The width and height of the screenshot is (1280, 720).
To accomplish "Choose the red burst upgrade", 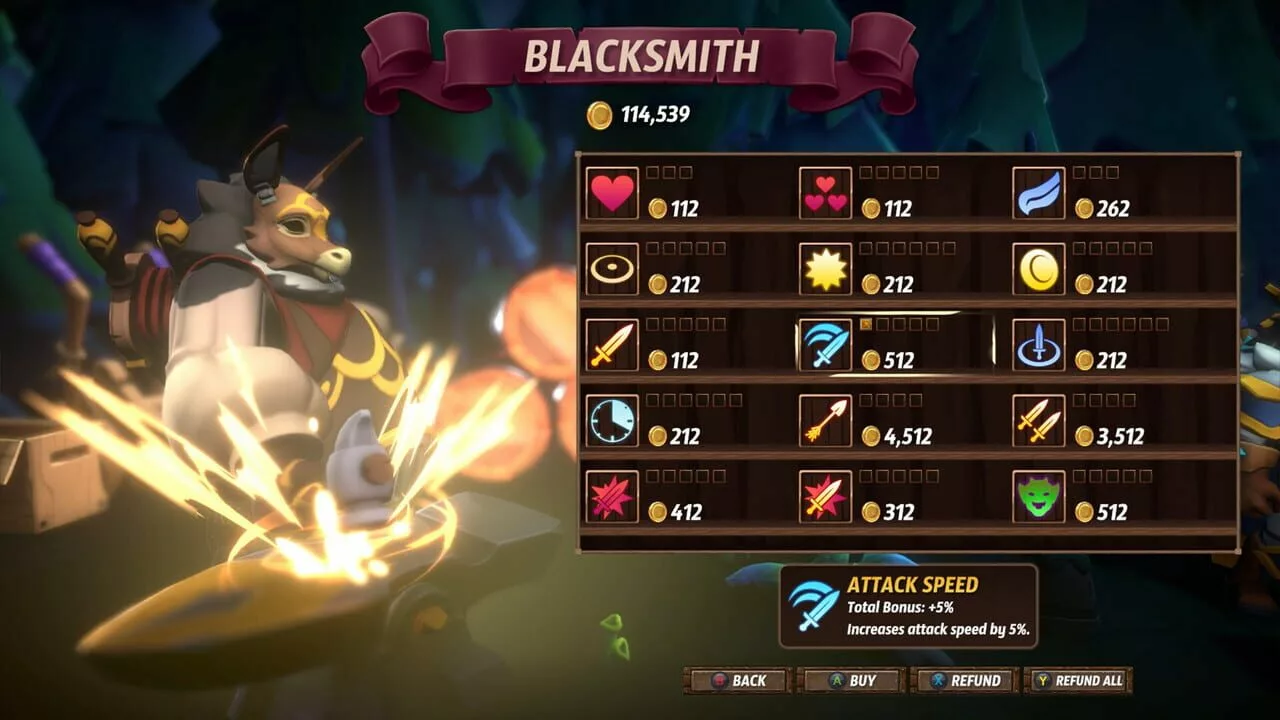I will pyautogui.click(x=612, y=497).
